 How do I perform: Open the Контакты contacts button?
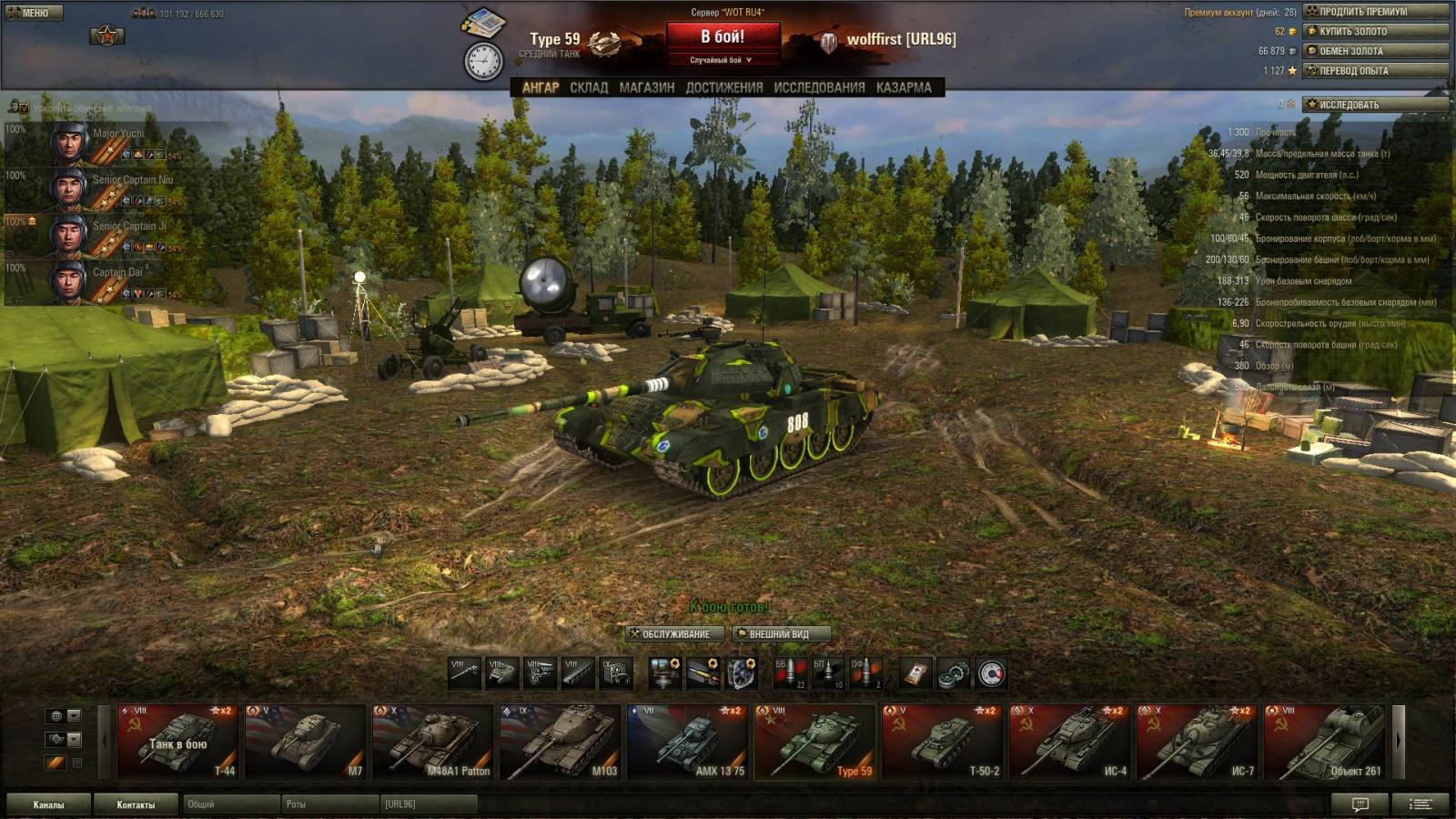click(136, 804)
